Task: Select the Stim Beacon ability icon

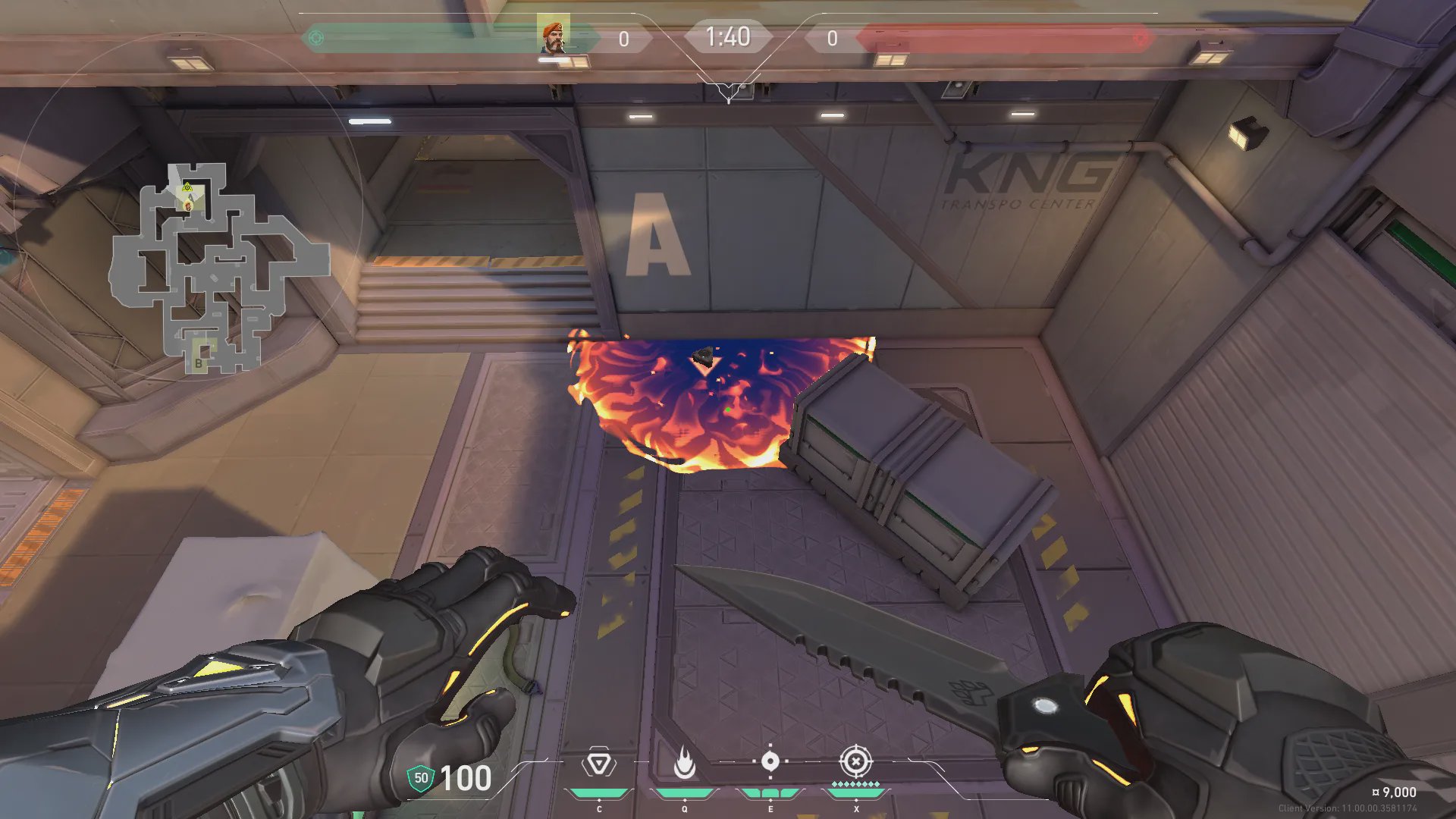Action: [x=598, y=763]
